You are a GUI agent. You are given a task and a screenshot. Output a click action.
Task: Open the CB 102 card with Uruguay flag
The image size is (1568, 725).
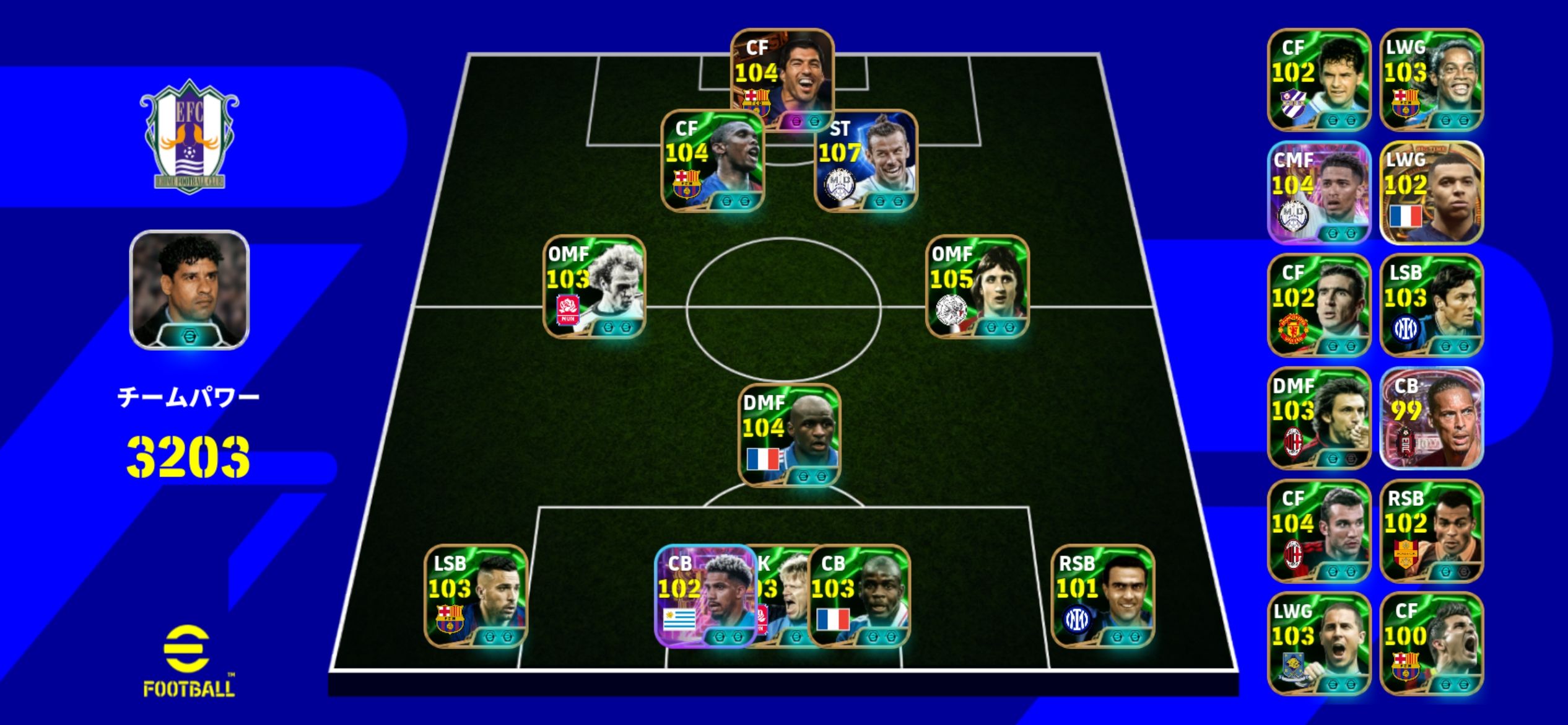click(705, 596)
